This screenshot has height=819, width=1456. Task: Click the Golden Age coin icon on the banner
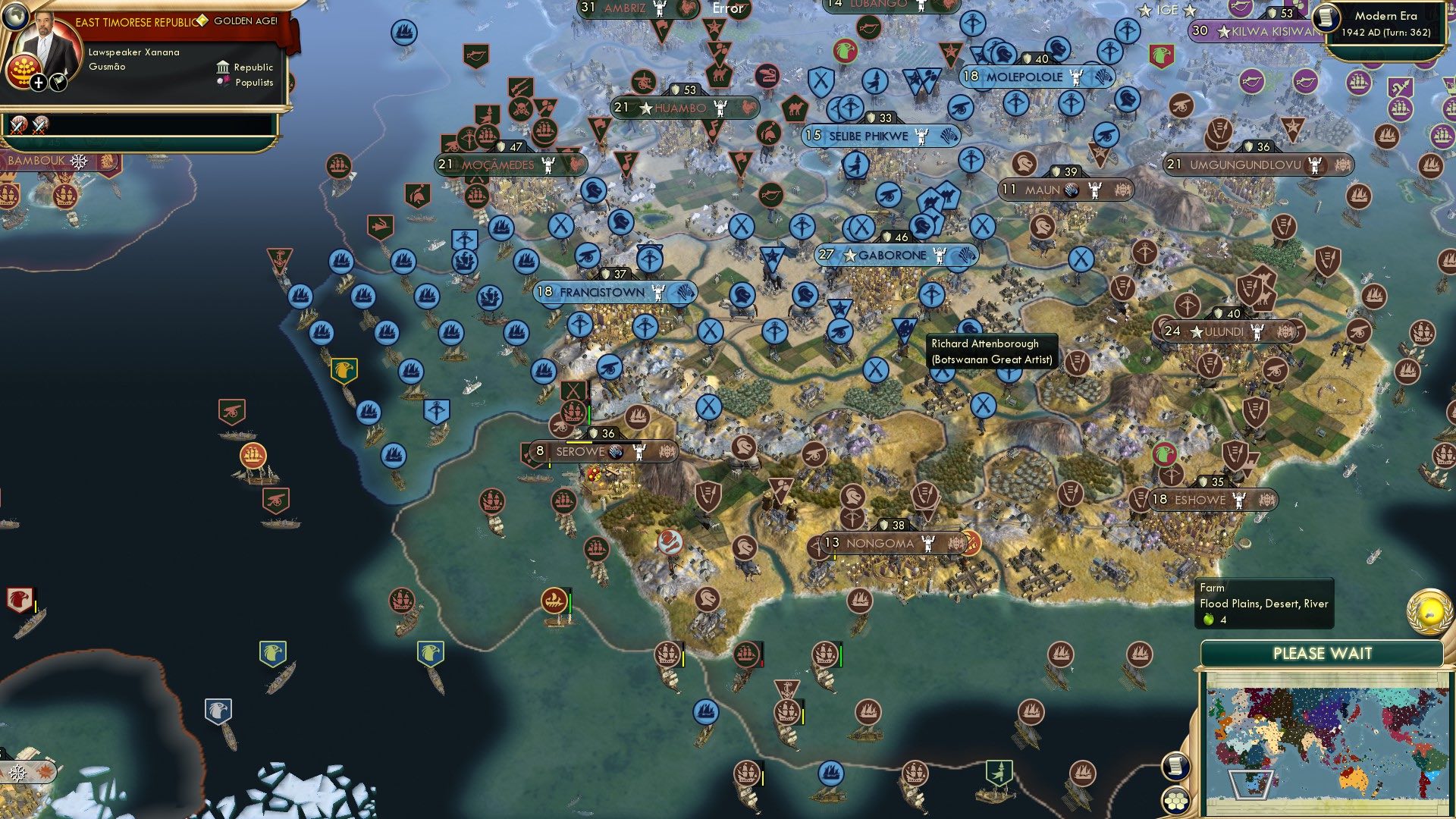click(202, 20)
